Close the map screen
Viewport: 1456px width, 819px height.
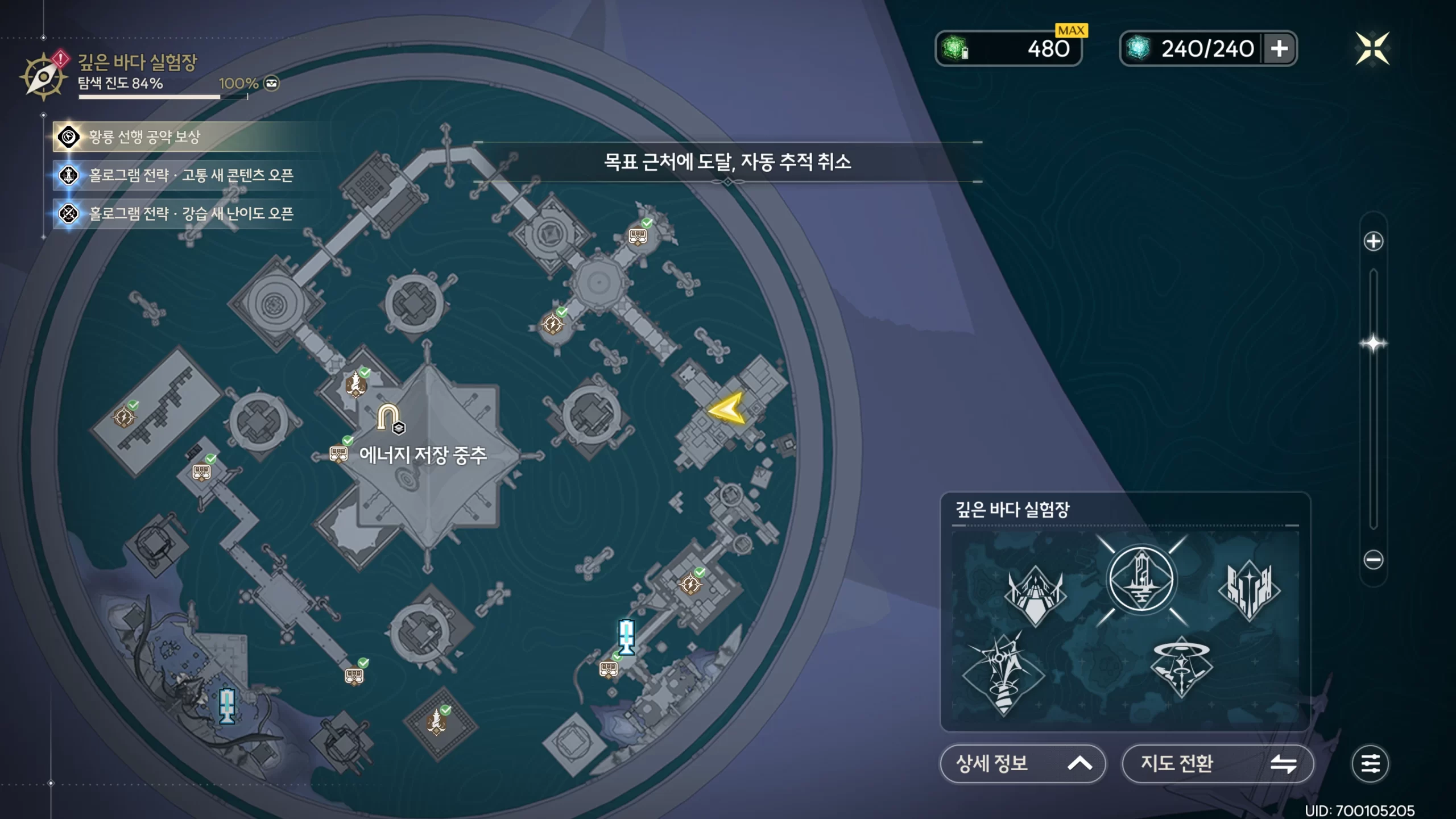pos(1372,49)
